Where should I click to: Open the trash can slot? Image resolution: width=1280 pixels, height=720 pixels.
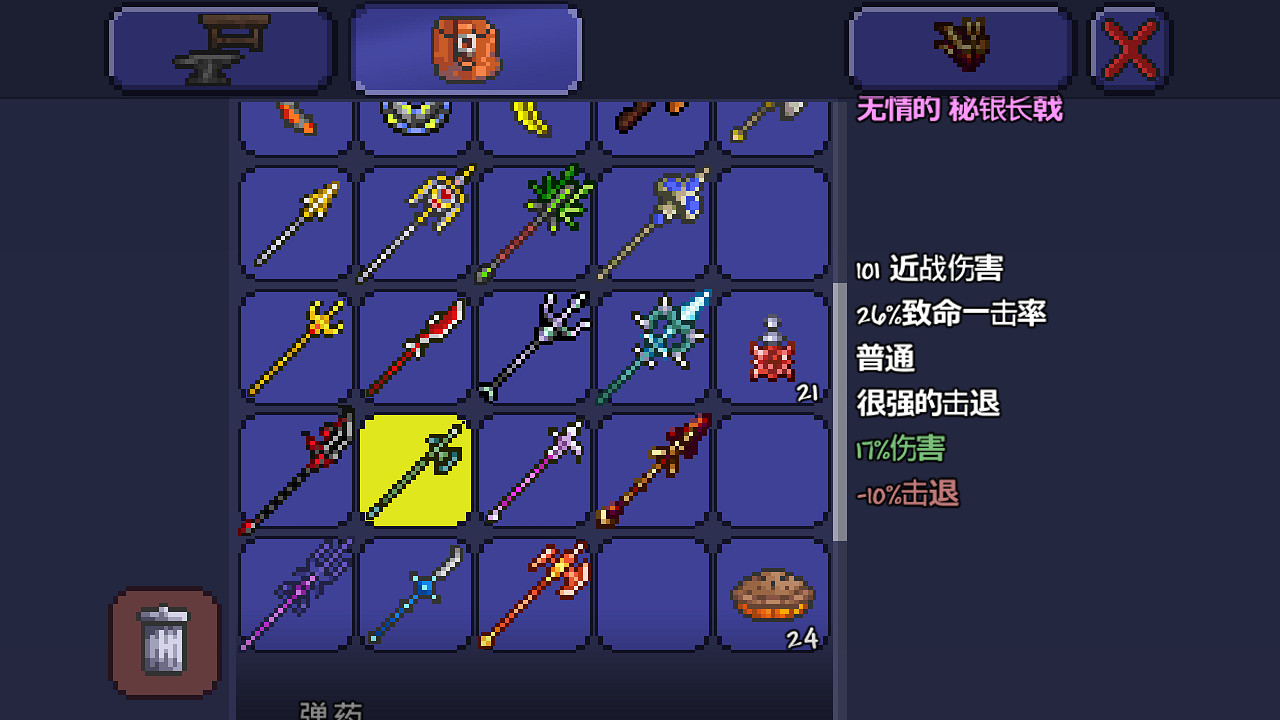pyautogui.click(x=163, y=641)
